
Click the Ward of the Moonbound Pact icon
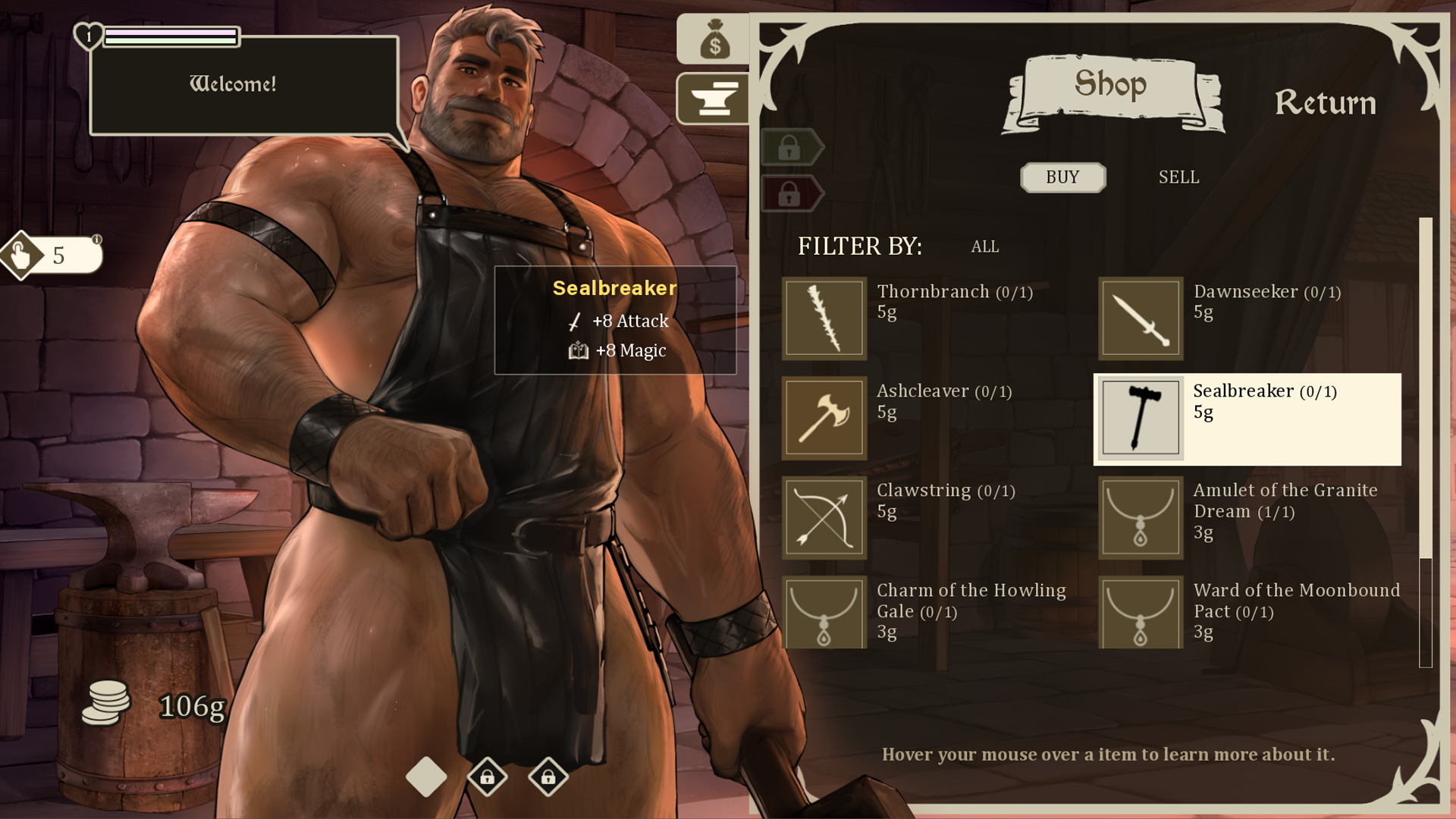1141,617
